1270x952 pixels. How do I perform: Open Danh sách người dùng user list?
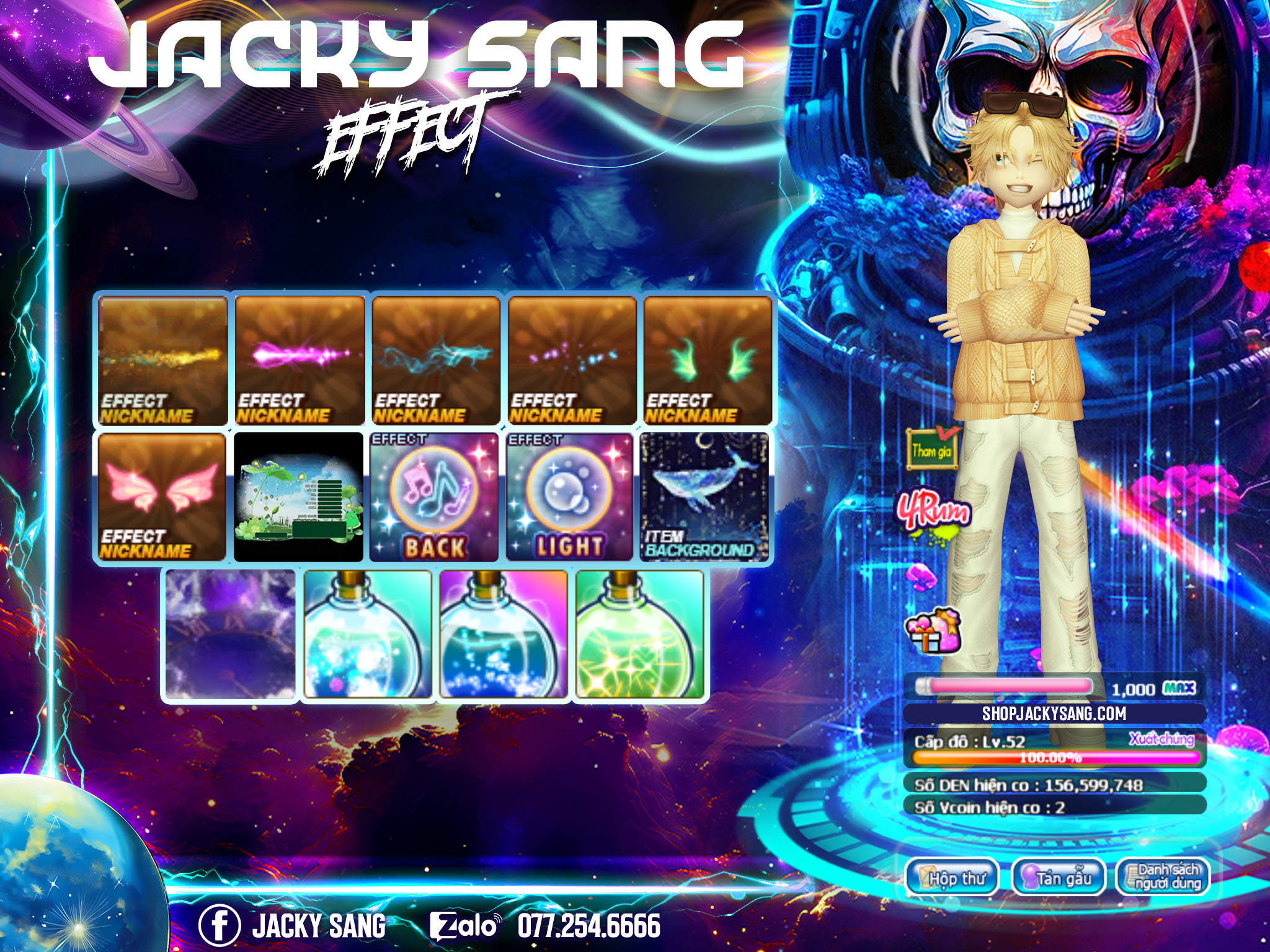1163,876
